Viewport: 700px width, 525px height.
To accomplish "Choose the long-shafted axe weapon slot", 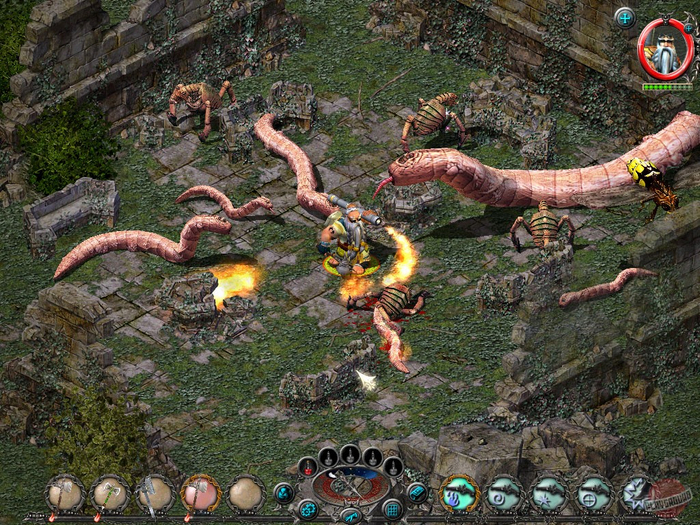I will tap(155, 494).
